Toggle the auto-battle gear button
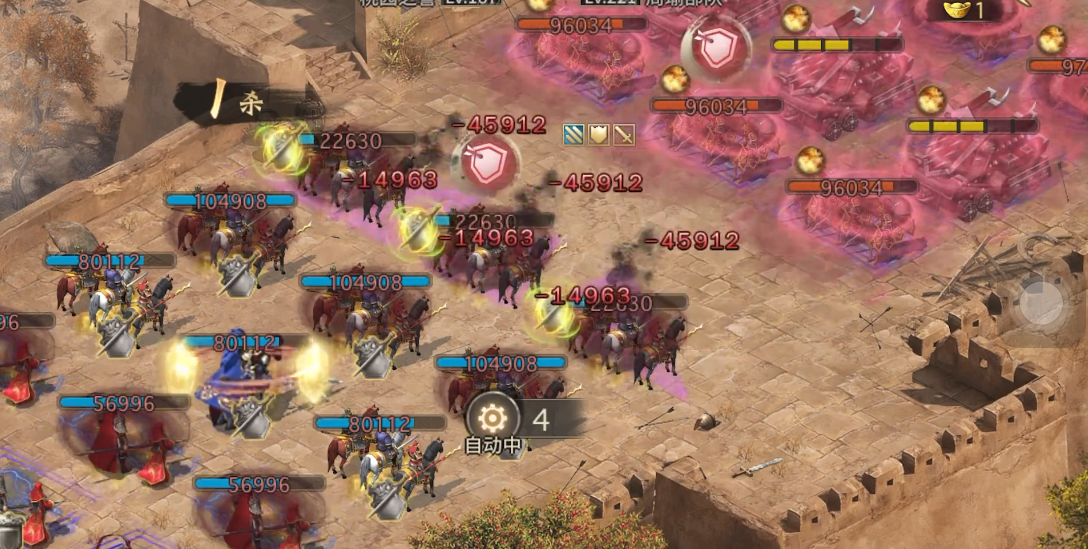The image size is (1088, 549). pyautogui.click(x=492, y=418)
